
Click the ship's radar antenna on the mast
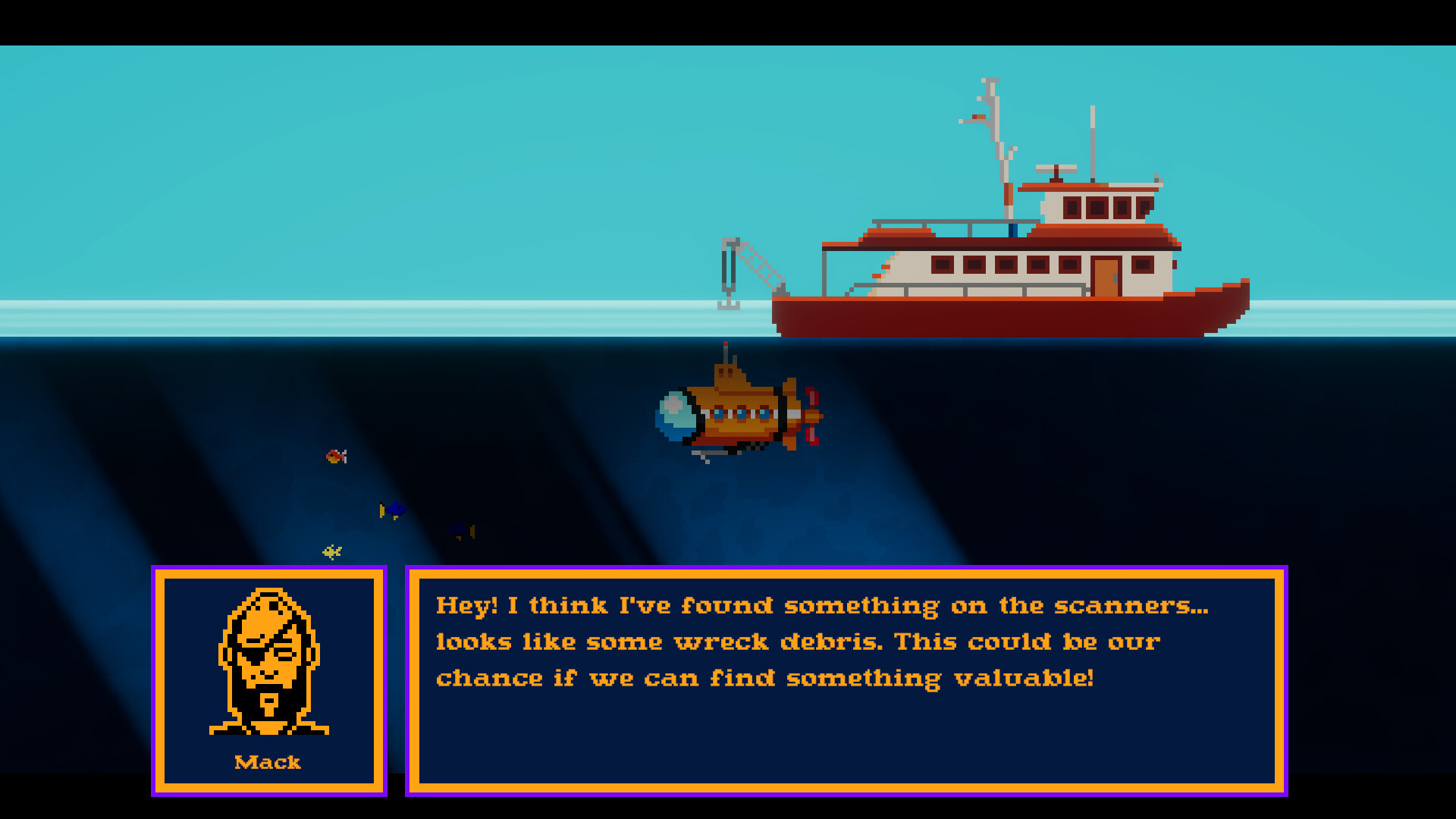[1056, 168]
